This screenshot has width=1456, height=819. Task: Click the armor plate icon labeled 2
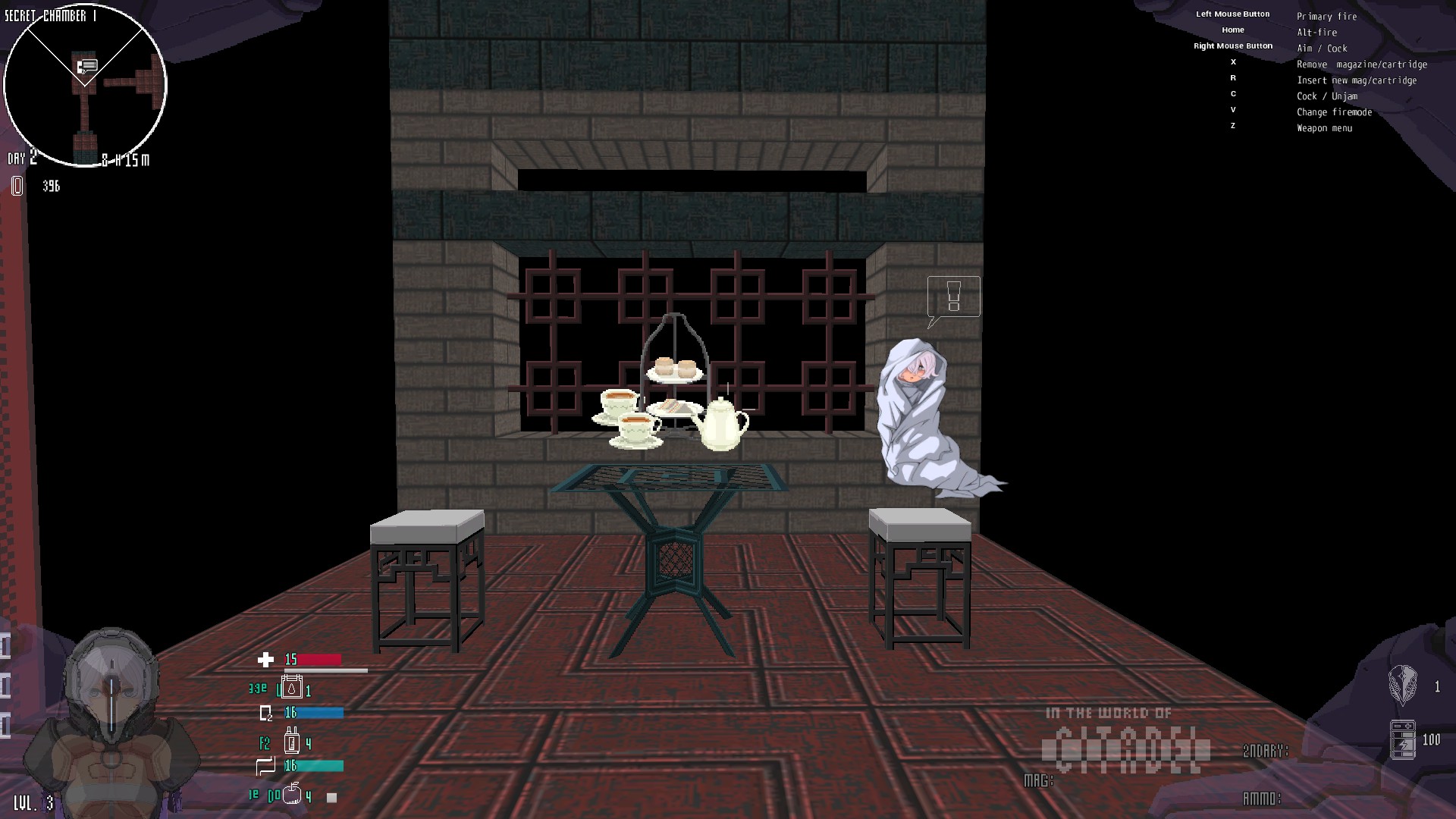[x=266, y=713]
